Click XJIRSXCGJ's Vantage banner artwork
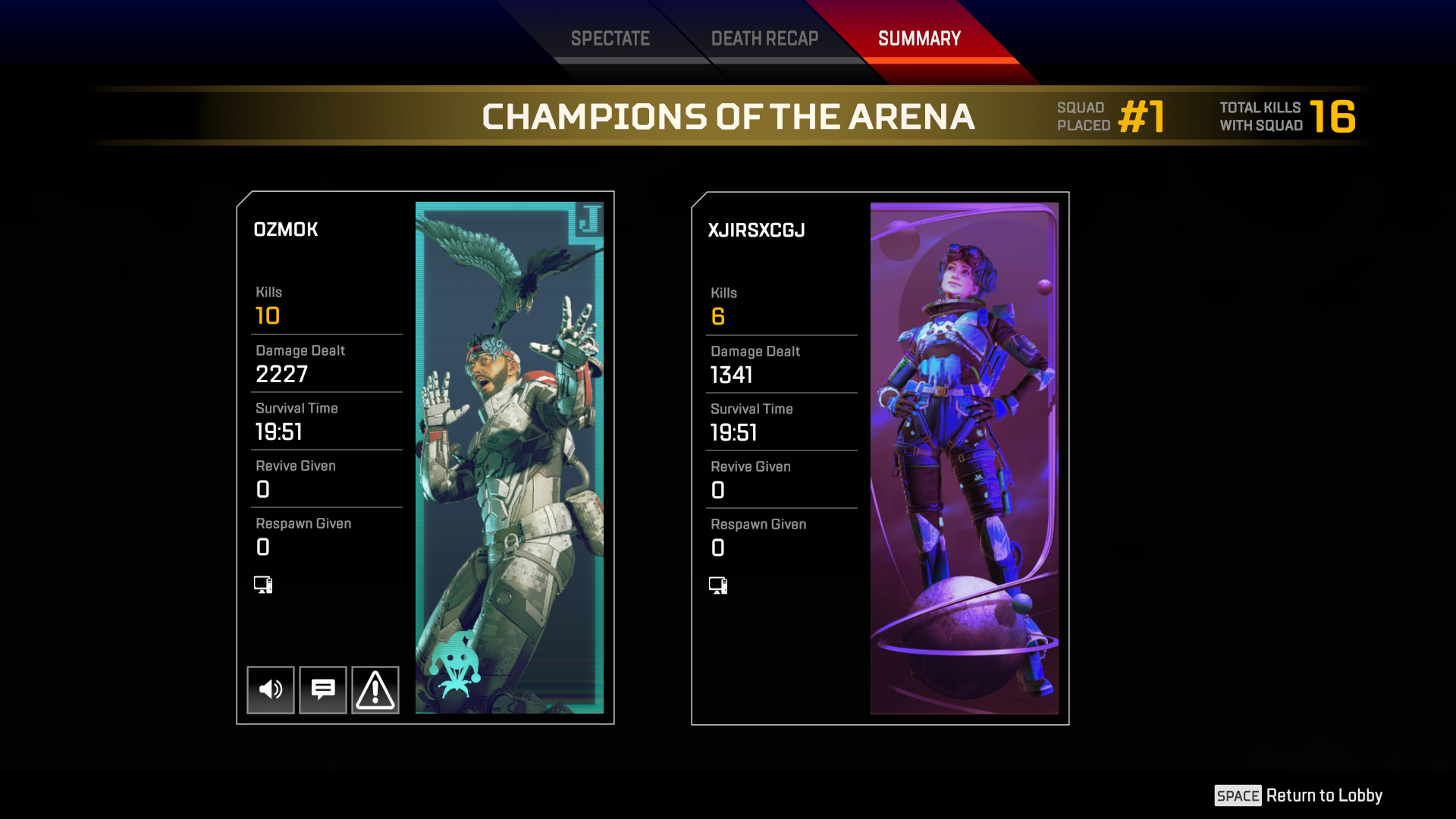This screenshot has height=819, width=1456. pyautogui.click(x=963, y=455)
